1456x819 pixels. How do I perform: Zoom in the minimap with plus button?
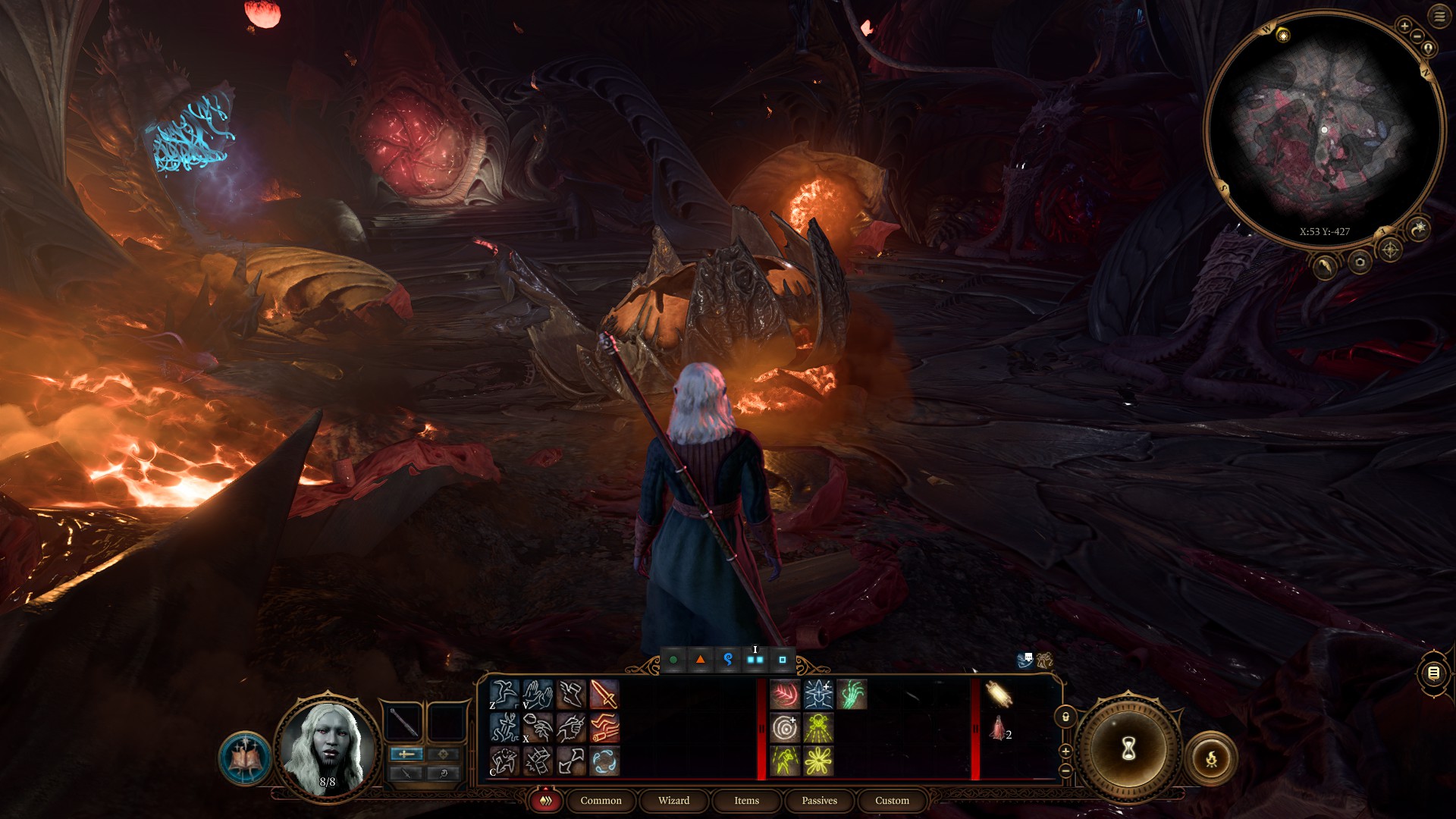tap(1404, 26)
